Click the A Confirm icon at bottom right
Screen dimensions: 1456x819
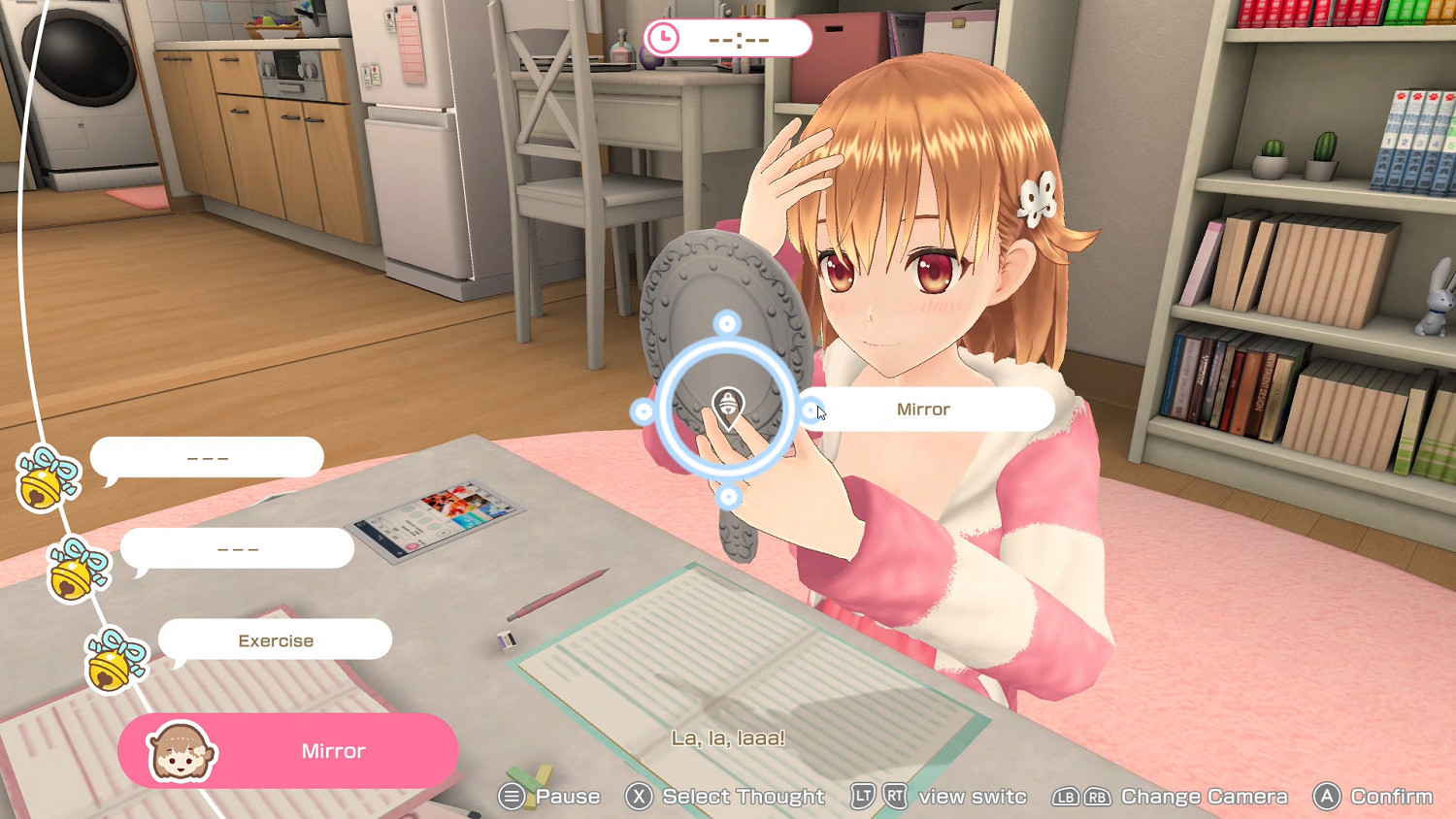(x=1327, y=796)
